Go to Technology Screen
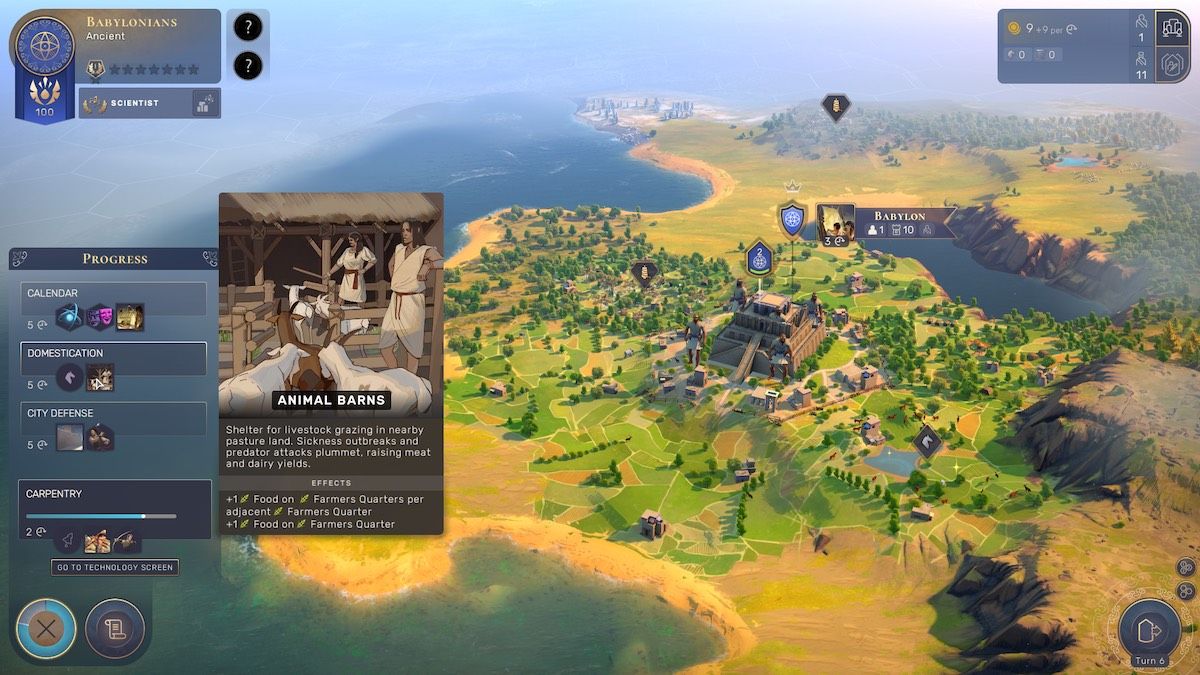1200x675 pixels. click(115, 567)
